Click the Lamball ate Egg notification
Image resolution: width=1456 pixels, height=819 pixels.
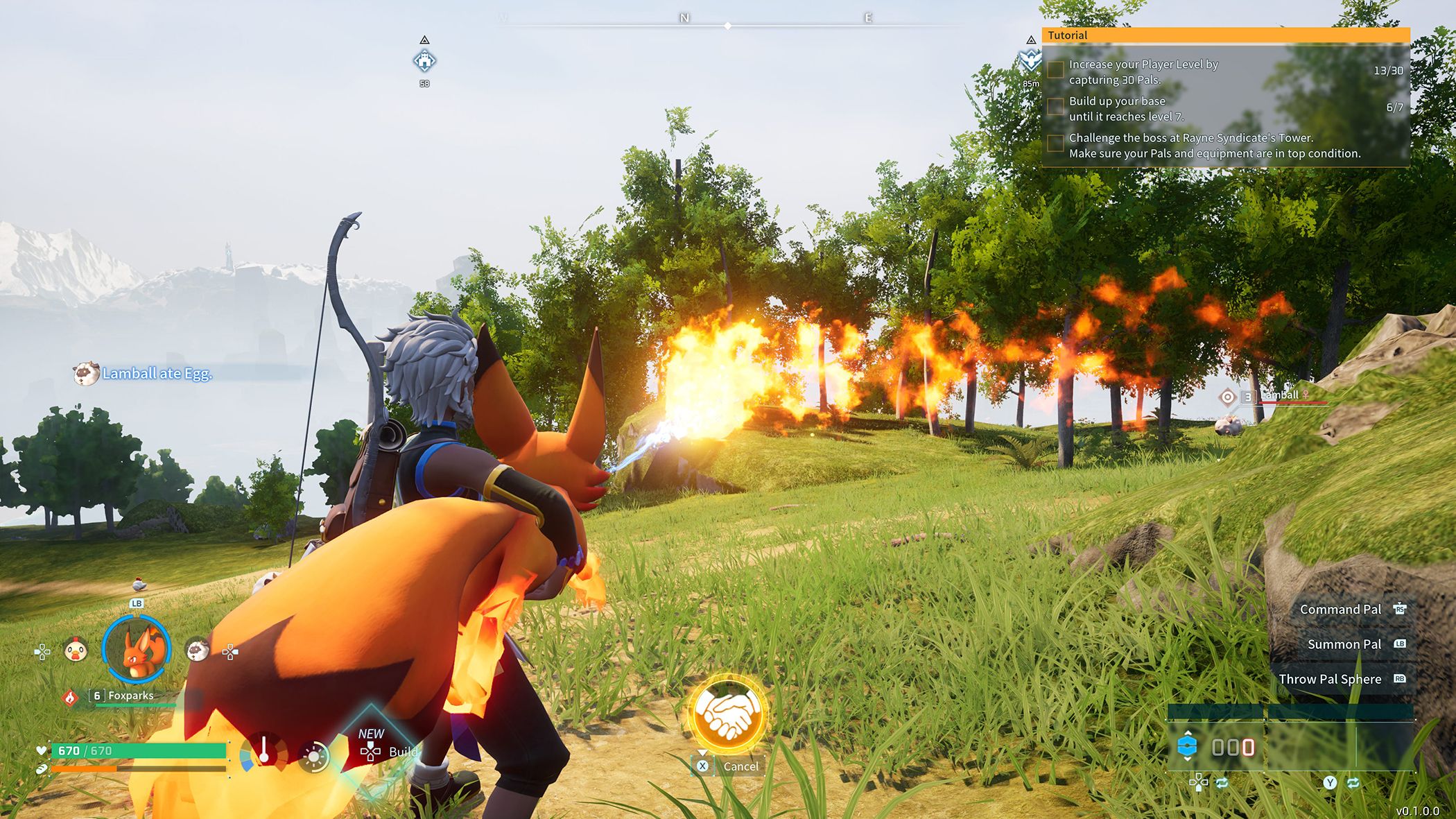point(157,374)
